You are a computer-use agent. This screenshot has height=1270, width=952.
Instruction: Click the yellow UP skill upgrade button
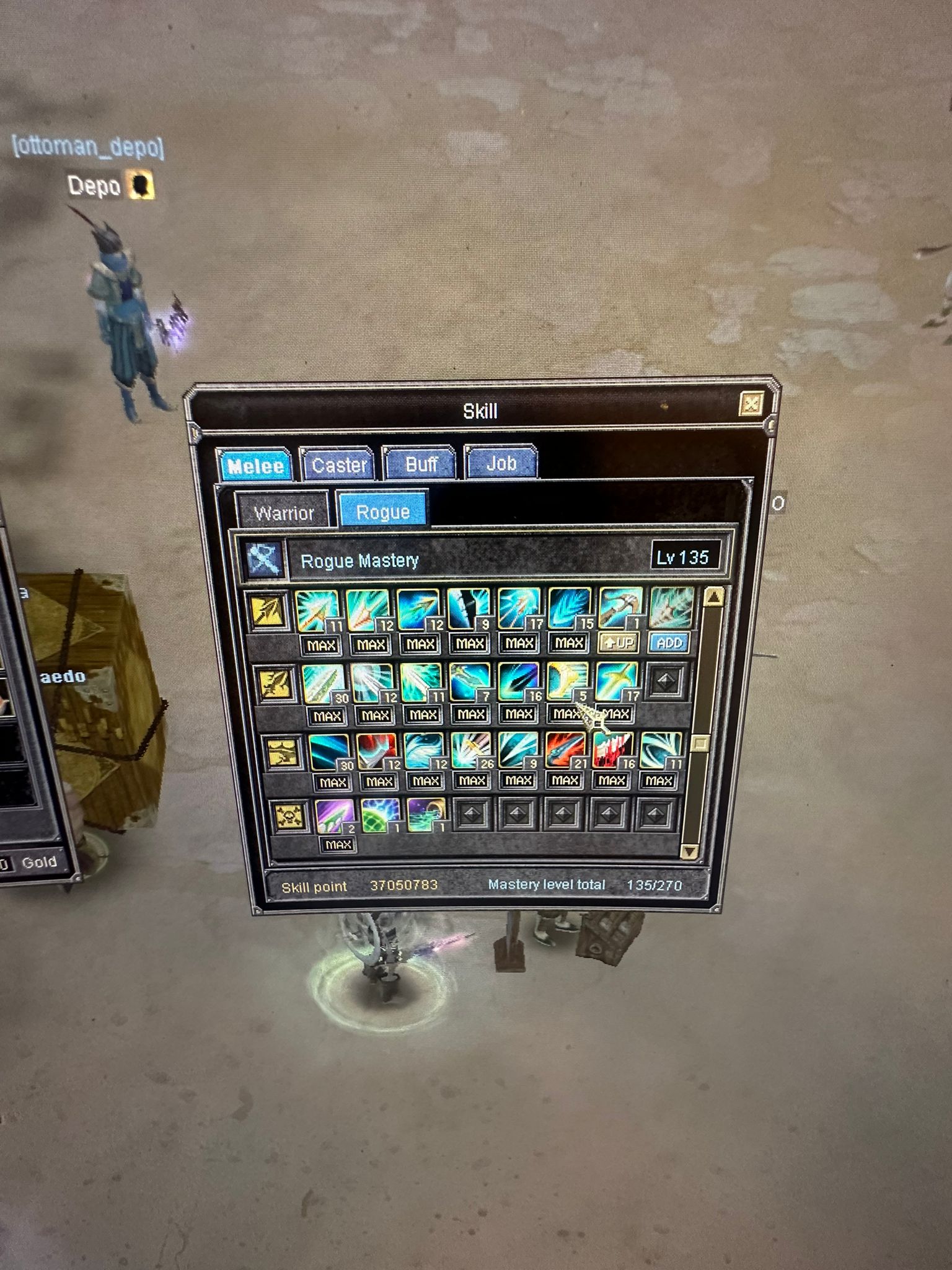(619, 642)
